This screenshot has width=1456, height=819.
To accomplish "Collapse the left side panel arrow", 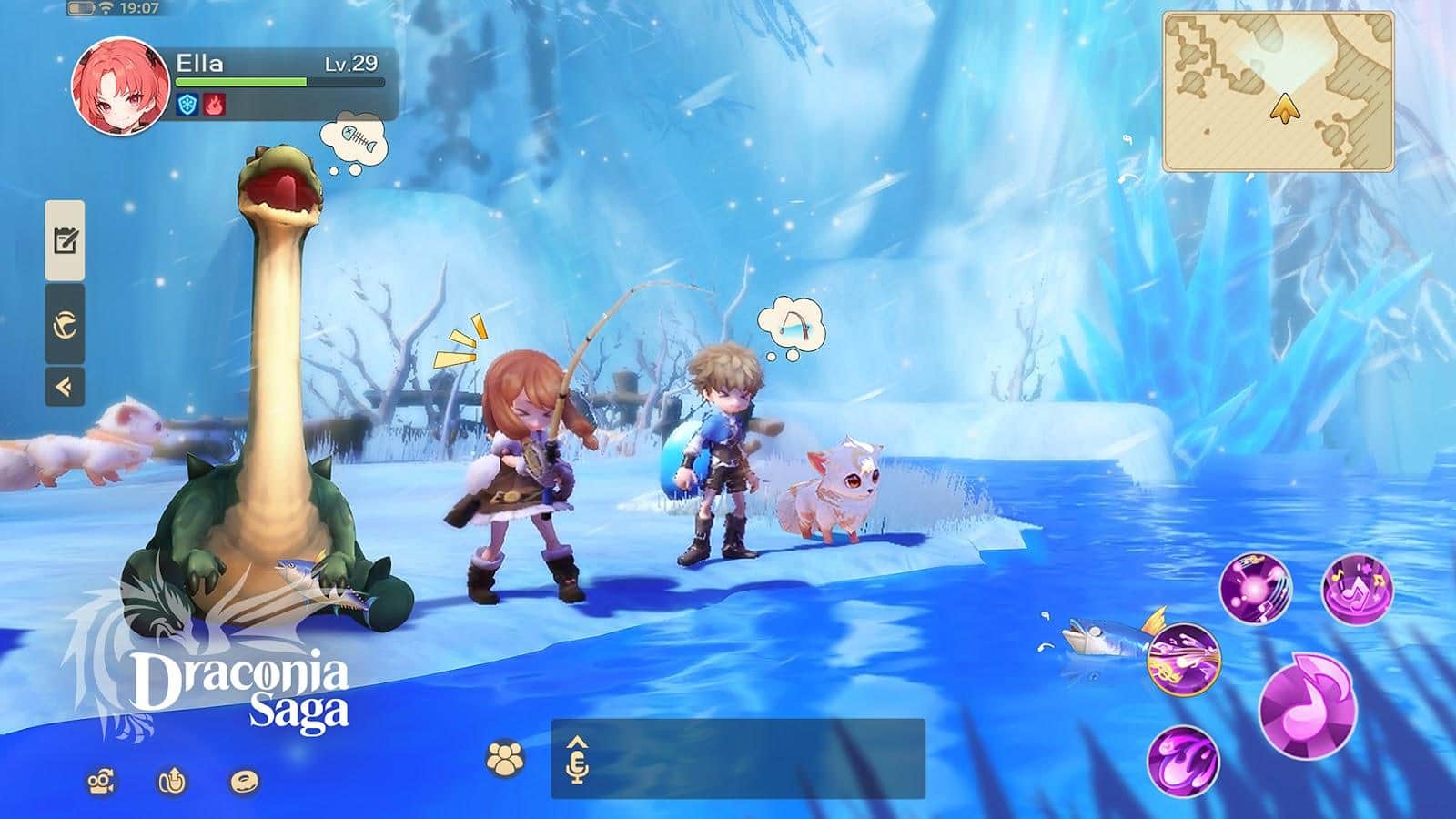I will coord(65,388).
